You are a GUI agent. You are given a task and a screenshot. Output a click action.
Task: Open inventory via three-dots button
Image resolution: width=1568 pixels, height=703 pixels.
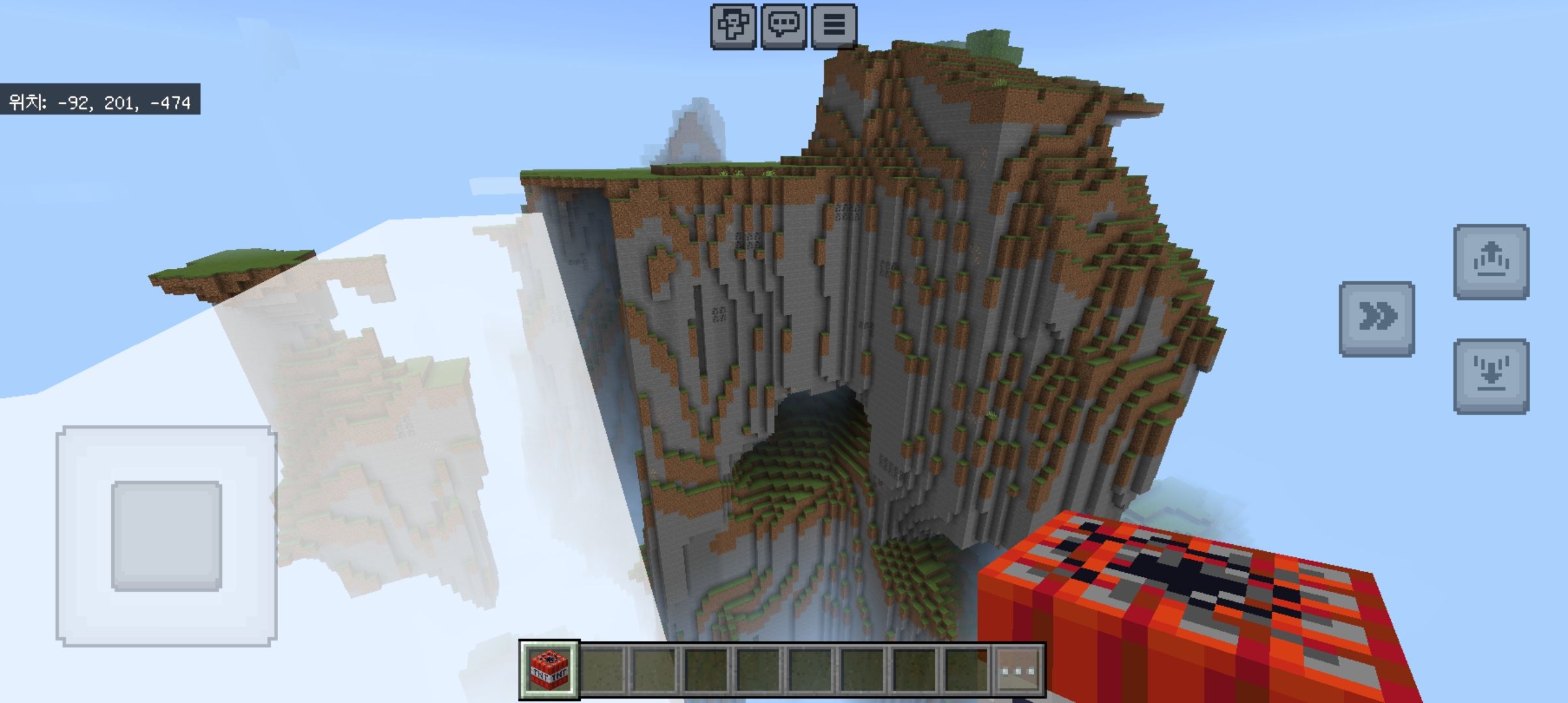click(1019, 670)
